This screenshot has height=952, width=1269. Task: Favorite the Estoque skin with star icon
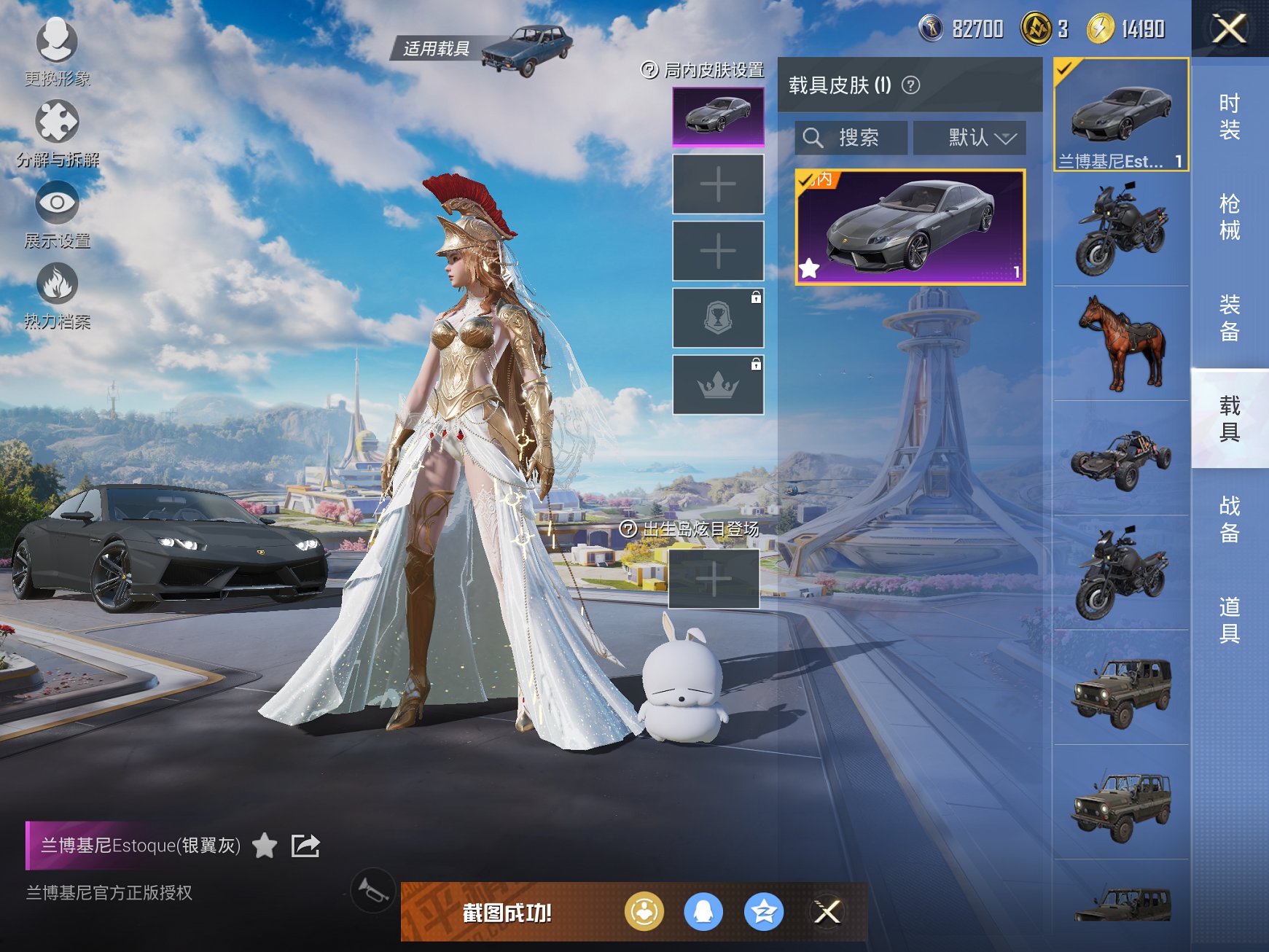(265, 846)
